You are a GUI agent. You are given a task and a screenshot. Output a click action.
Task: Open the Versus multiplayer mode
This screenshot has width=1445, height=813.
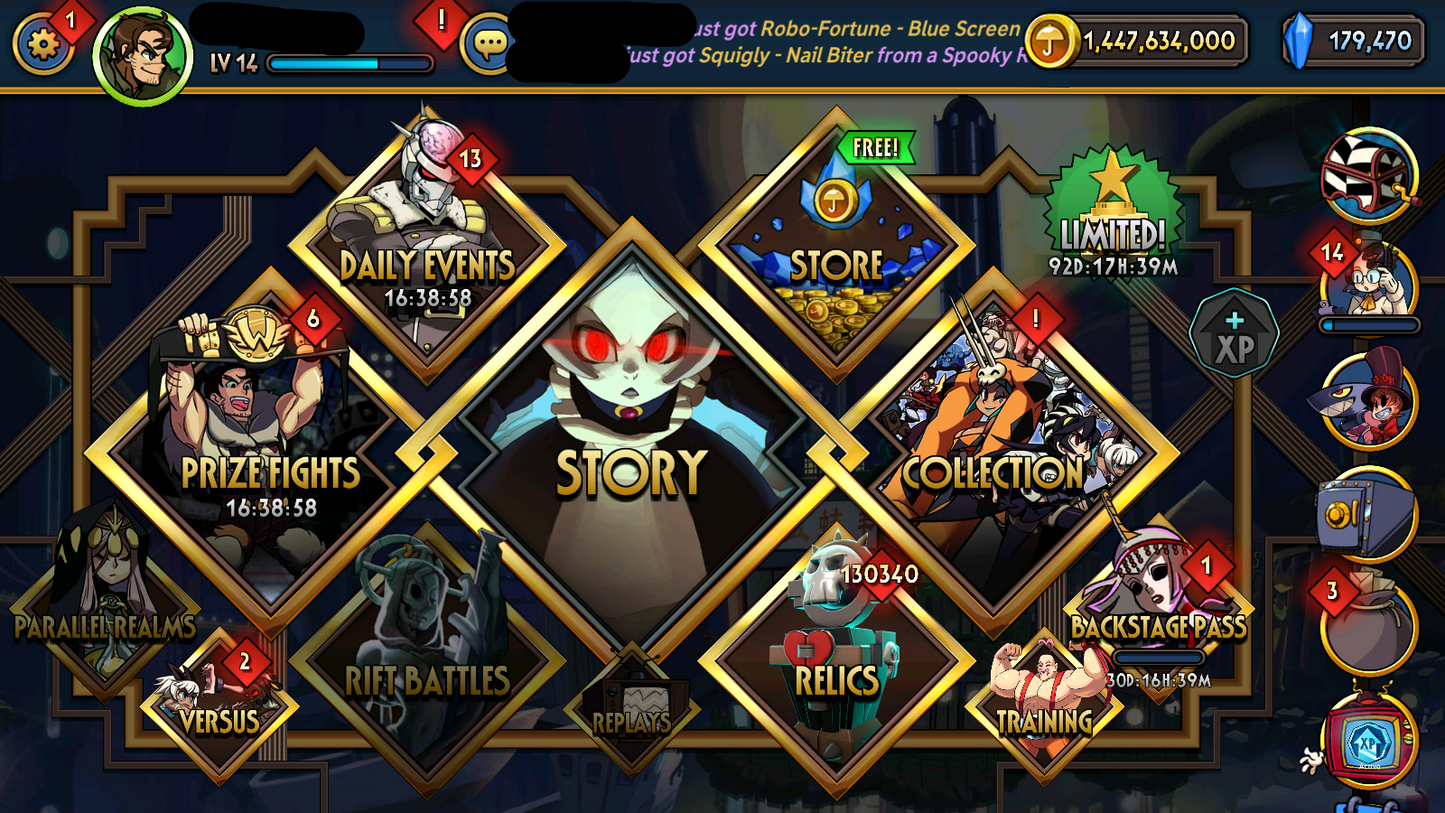tap(220, 700)
